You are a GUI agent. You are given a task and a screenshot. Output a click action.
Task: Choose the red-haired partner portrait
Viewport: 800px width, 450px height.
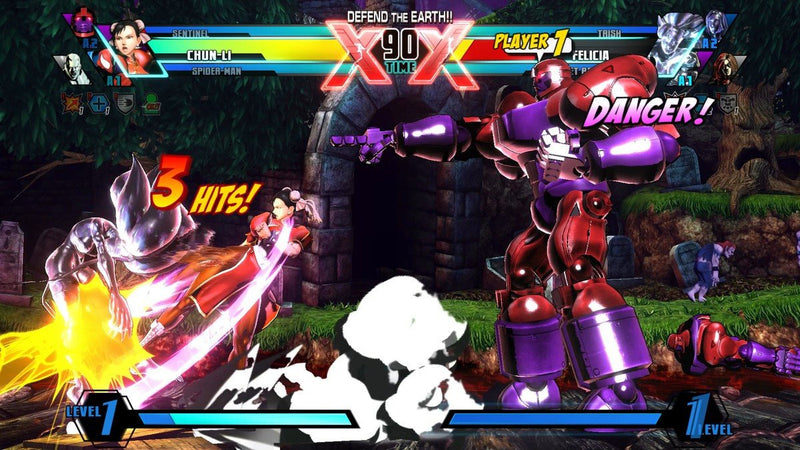click(x=726, y=66)
